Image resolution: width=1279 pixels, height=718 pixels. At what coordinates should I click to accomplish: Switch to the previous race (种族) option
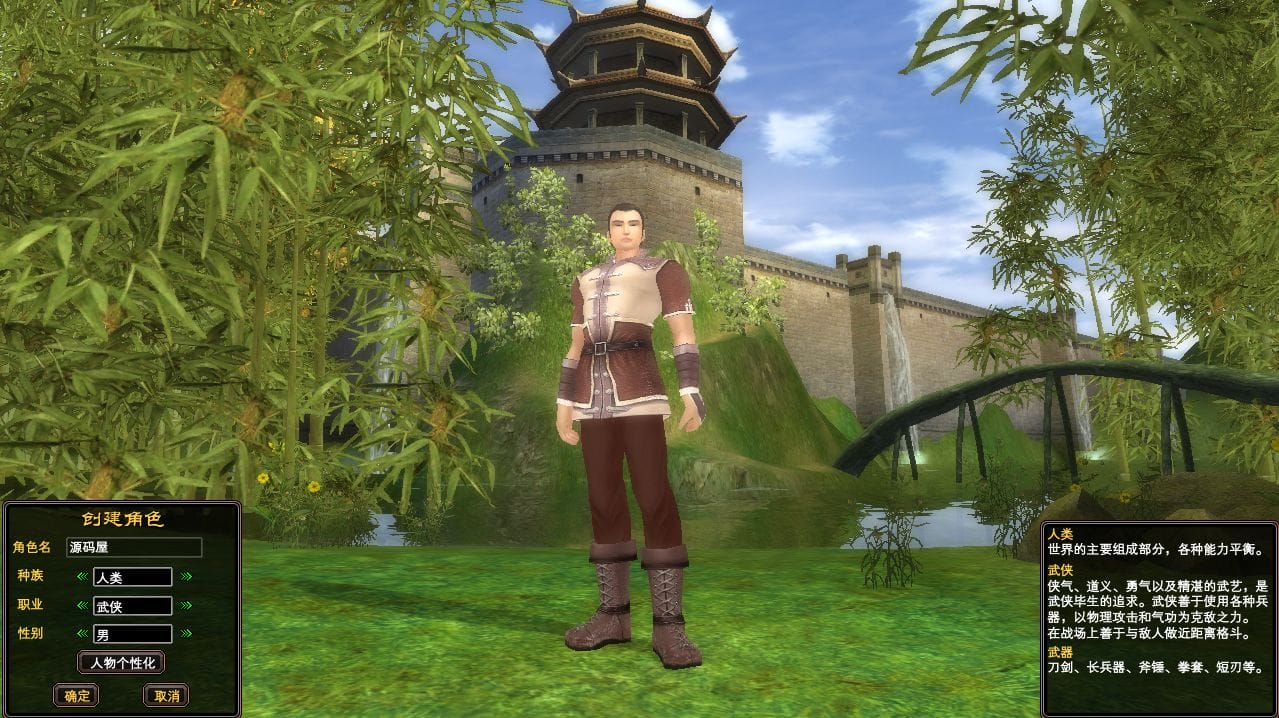(x=82, y=576)
